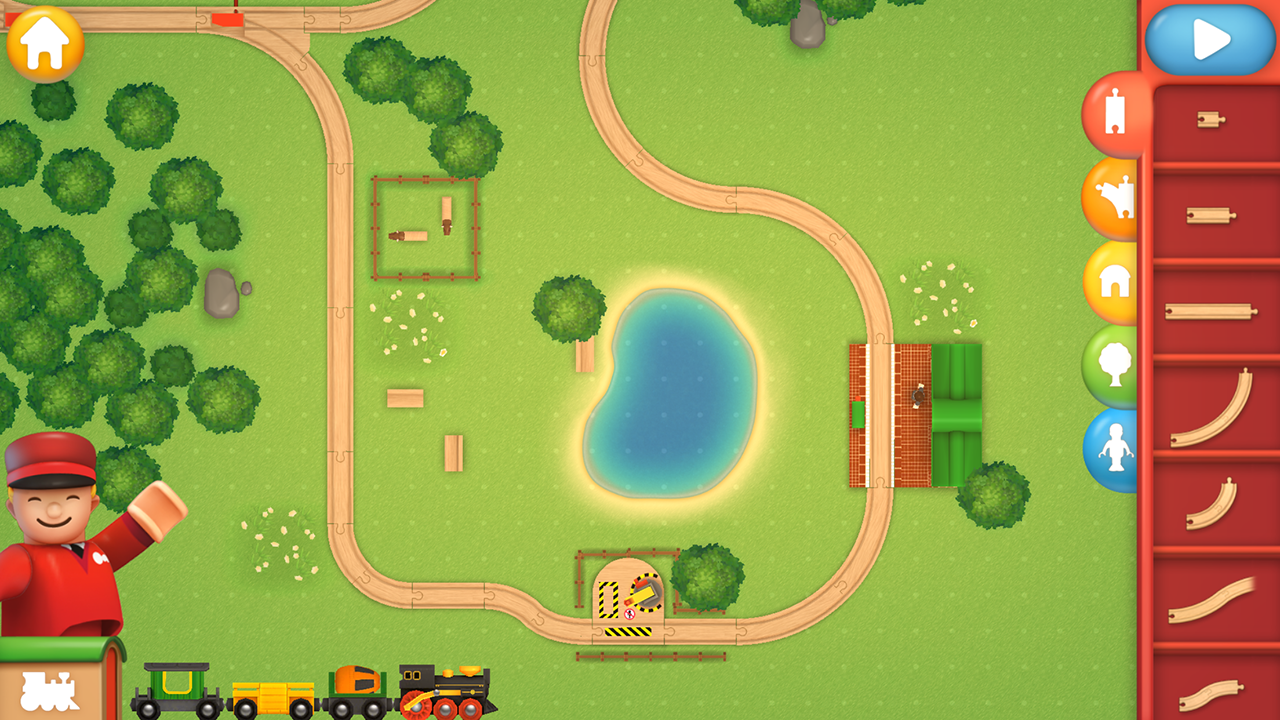The height and width of the screenshot is (720, 1280).
Task: Select the buildings category with the house icon
Action: click(1113, 277)
